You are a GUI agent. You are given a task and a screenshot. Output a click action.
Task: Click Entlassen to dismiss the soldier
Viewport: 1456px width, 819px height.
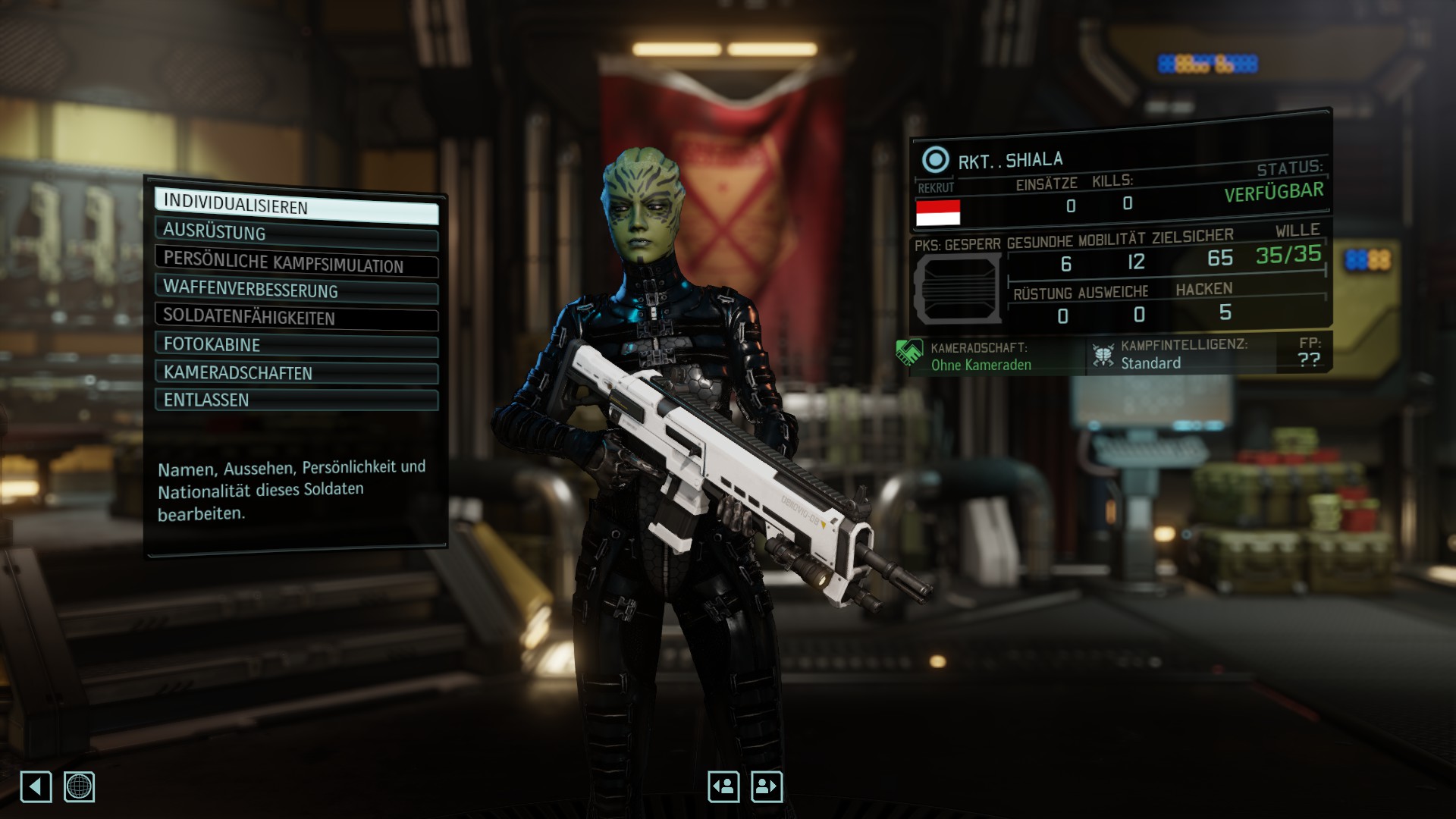click(296, 400)
